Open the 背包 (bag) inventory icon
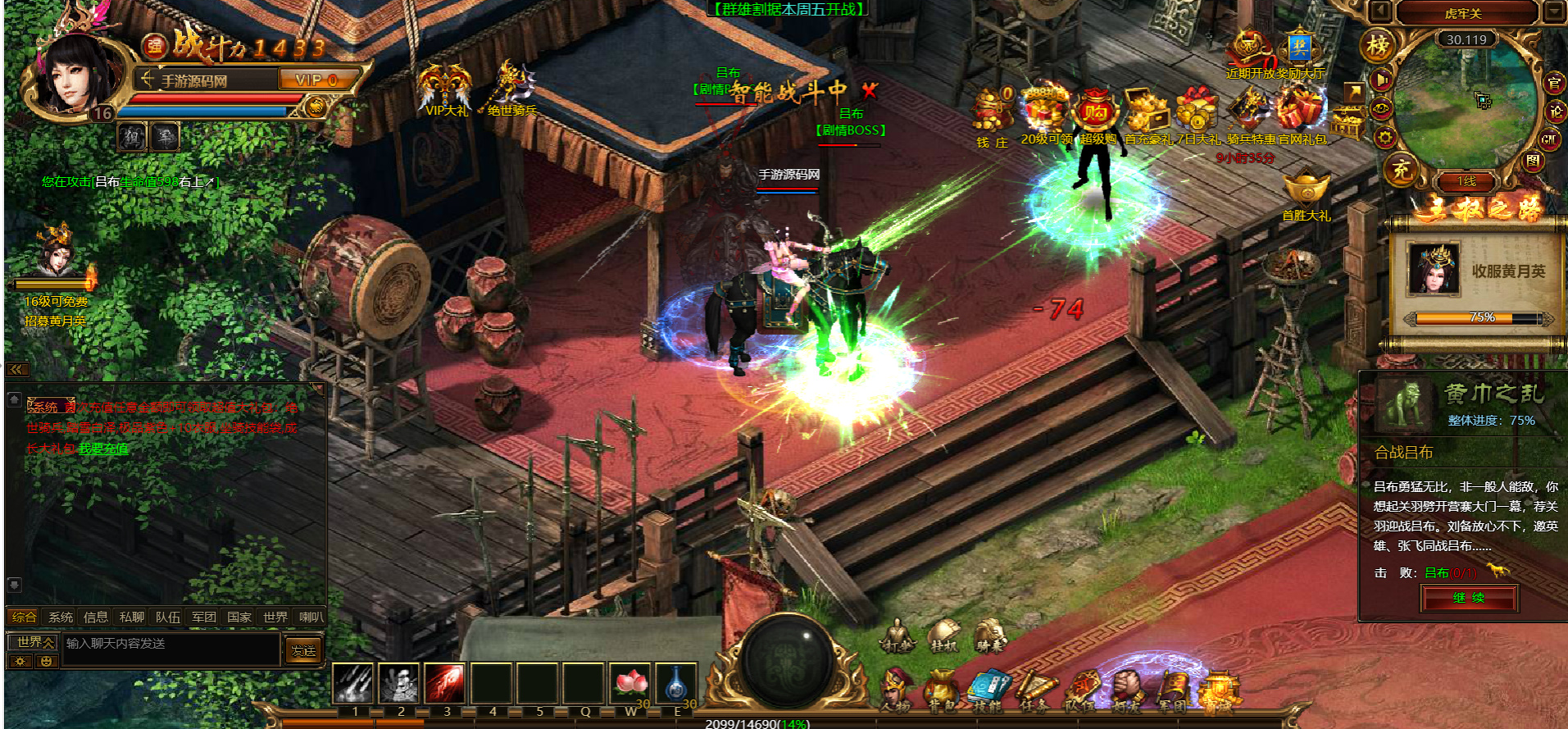Viewport: 1568px width, 729px height. [x=942, y=689]
